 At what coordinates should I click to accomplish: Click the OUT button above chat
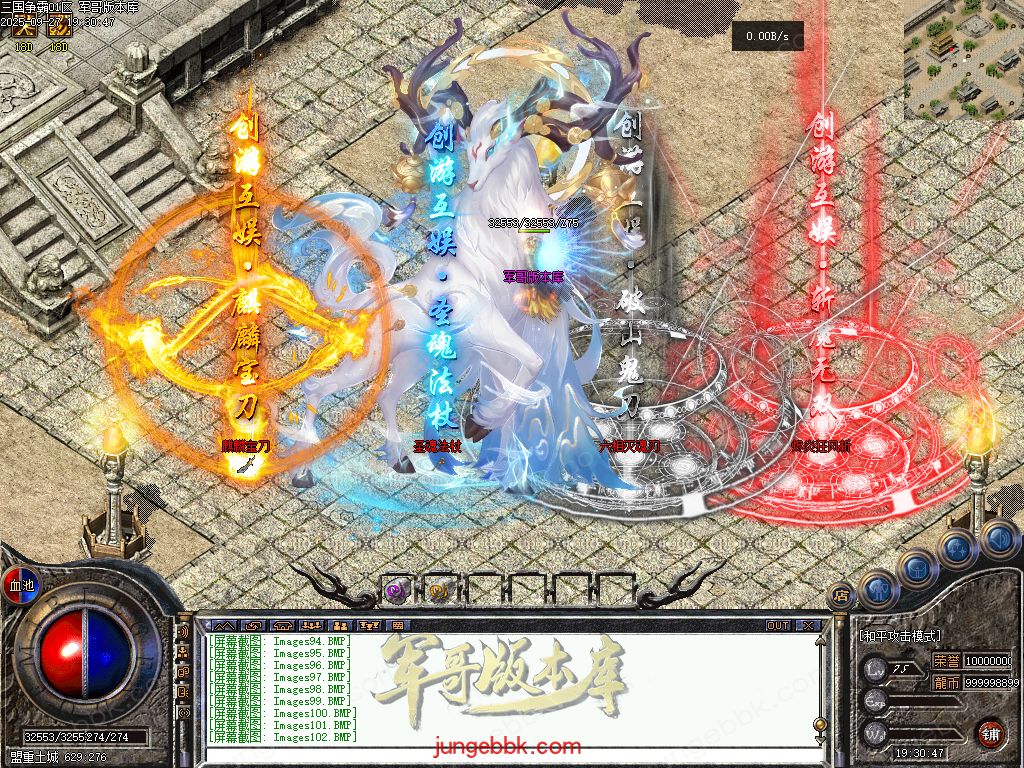click(x=778, y=625)
